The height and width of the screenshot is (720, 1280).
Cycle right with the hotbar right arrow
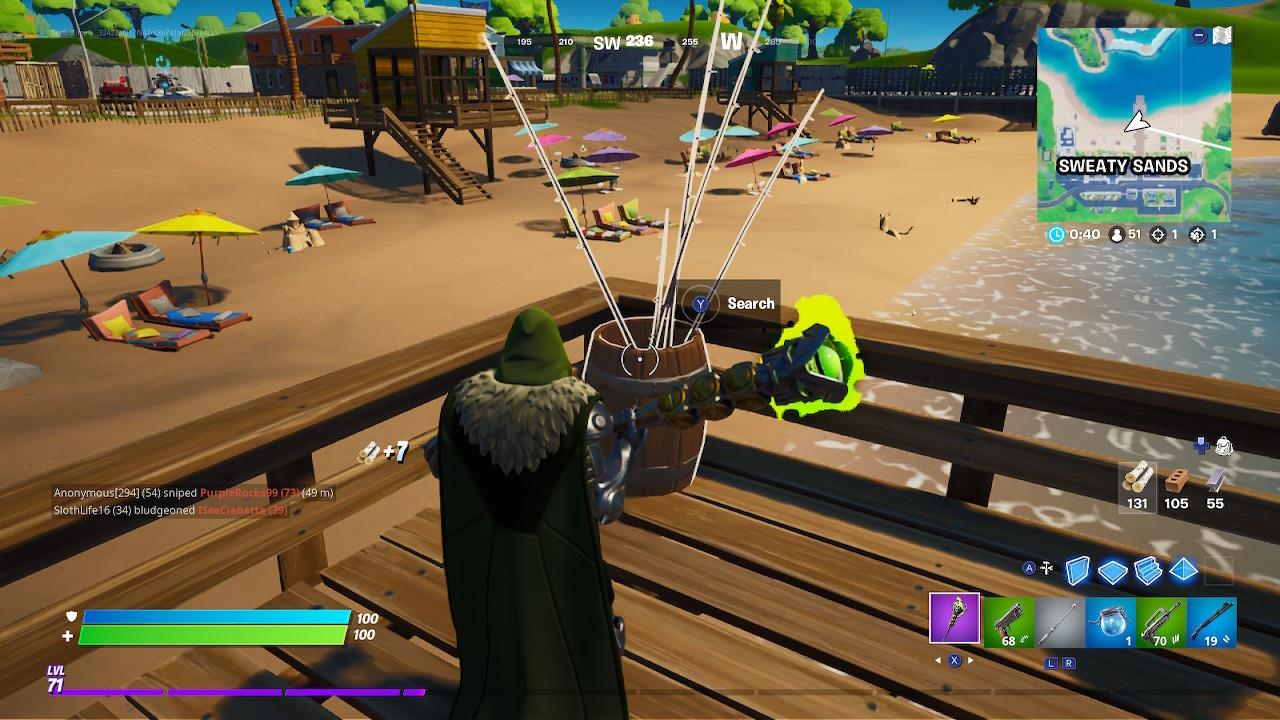(971, 661)
